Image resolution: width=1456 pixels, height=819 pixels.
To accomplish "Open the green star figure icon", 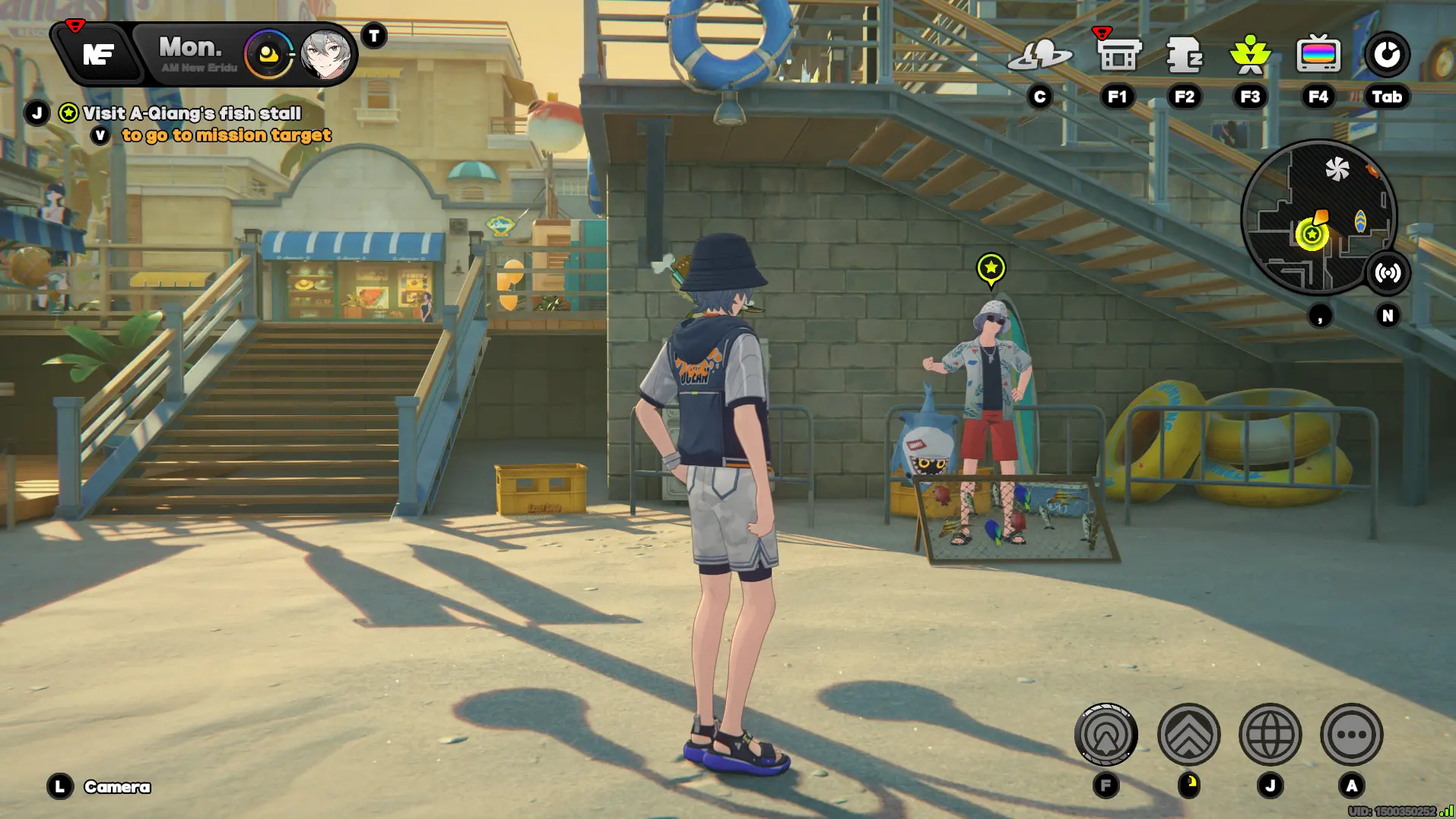I will coord(1250,55).
